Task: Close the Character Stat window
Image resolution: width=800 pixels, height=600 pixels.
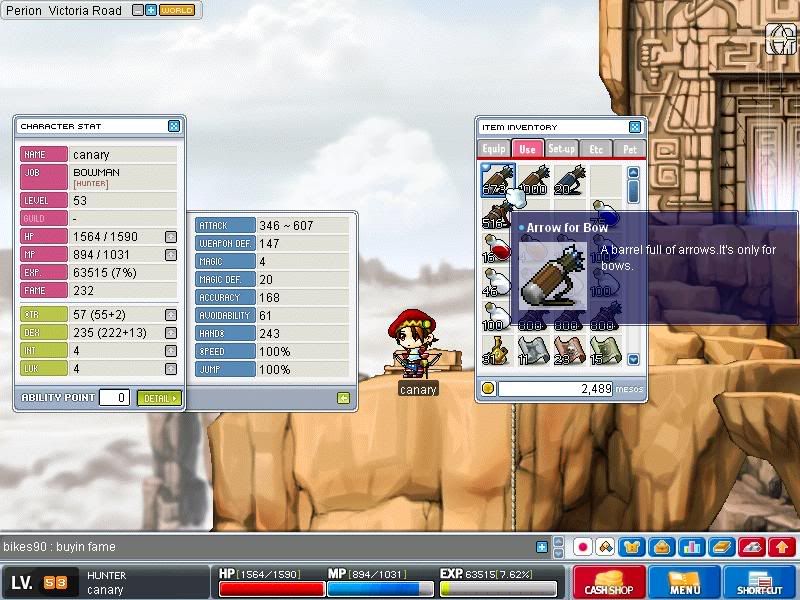Action: click(174, 127)
